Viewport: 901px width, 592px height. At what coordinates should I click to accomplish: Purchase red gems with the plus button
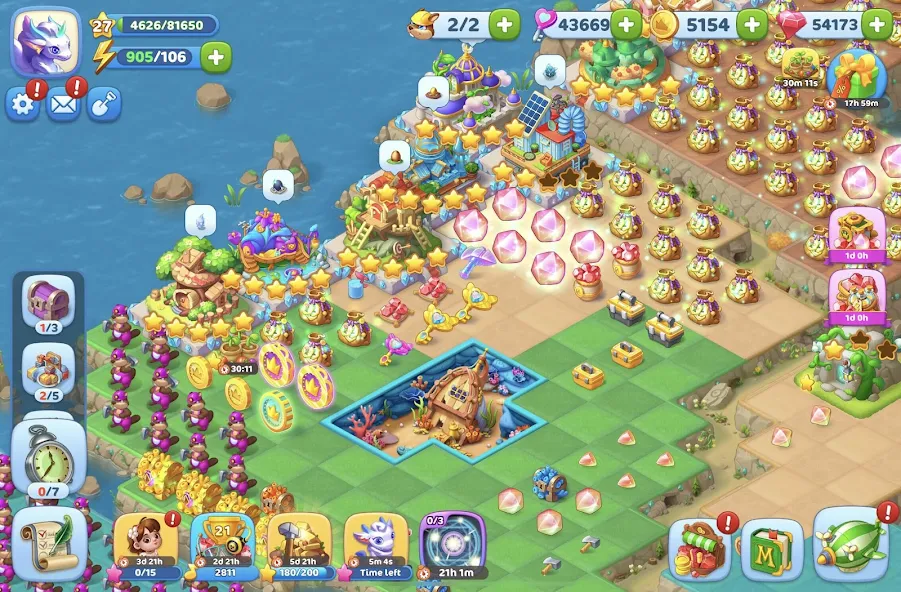coord(876,24)
